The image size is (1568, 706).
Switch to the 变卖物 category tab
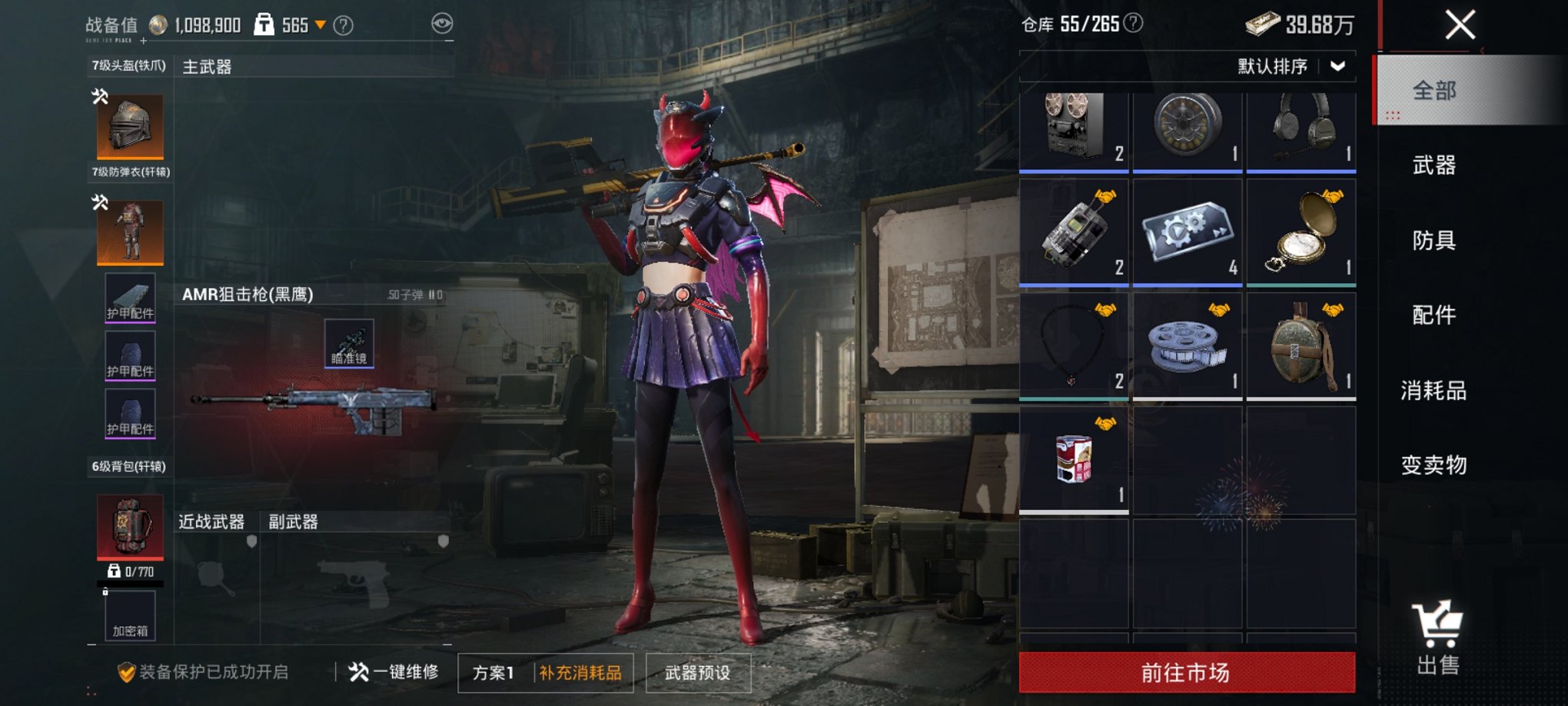click(x=1433, y=465)
